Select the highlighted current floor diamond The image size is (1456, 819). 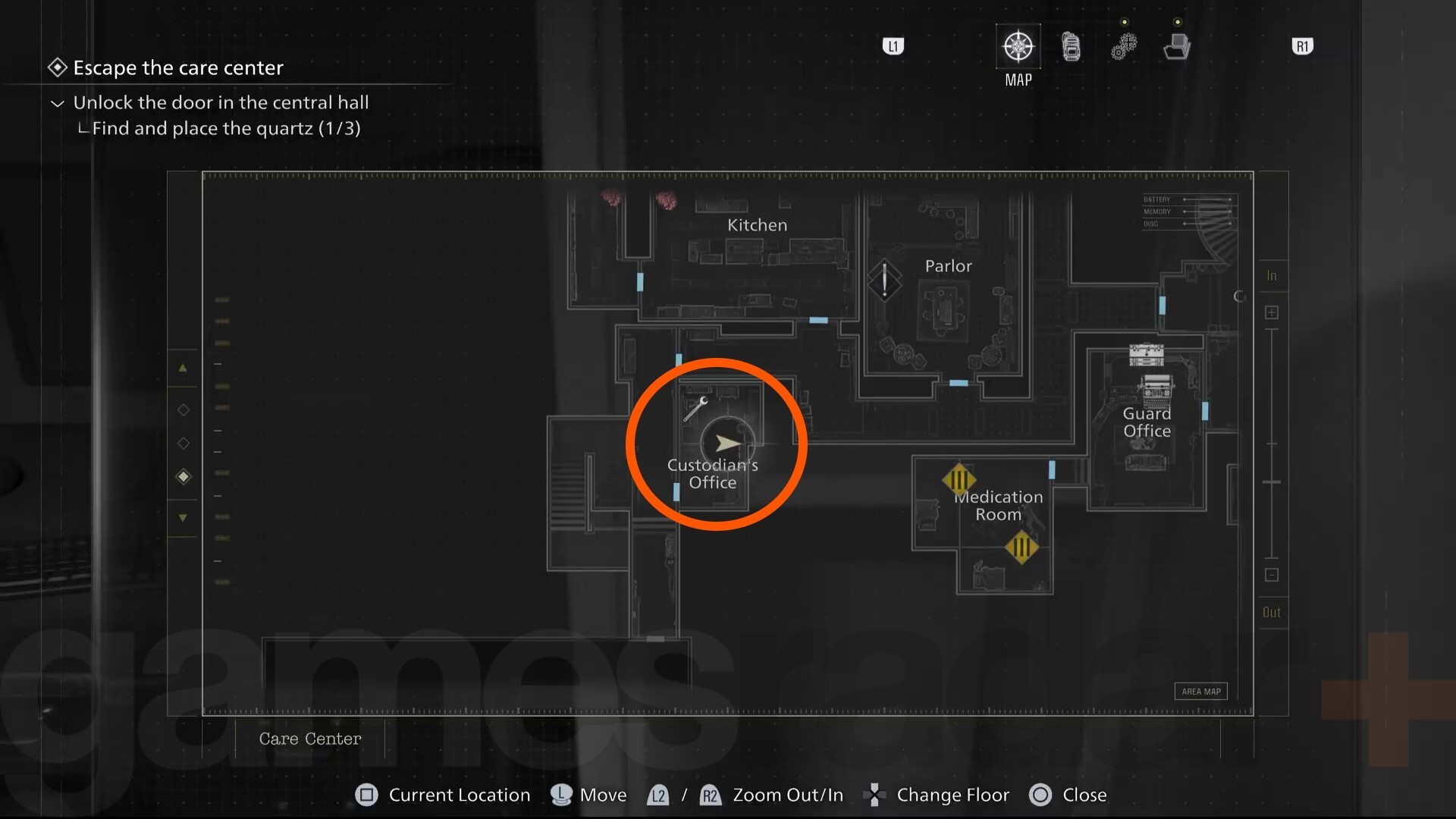coord(183,476)
